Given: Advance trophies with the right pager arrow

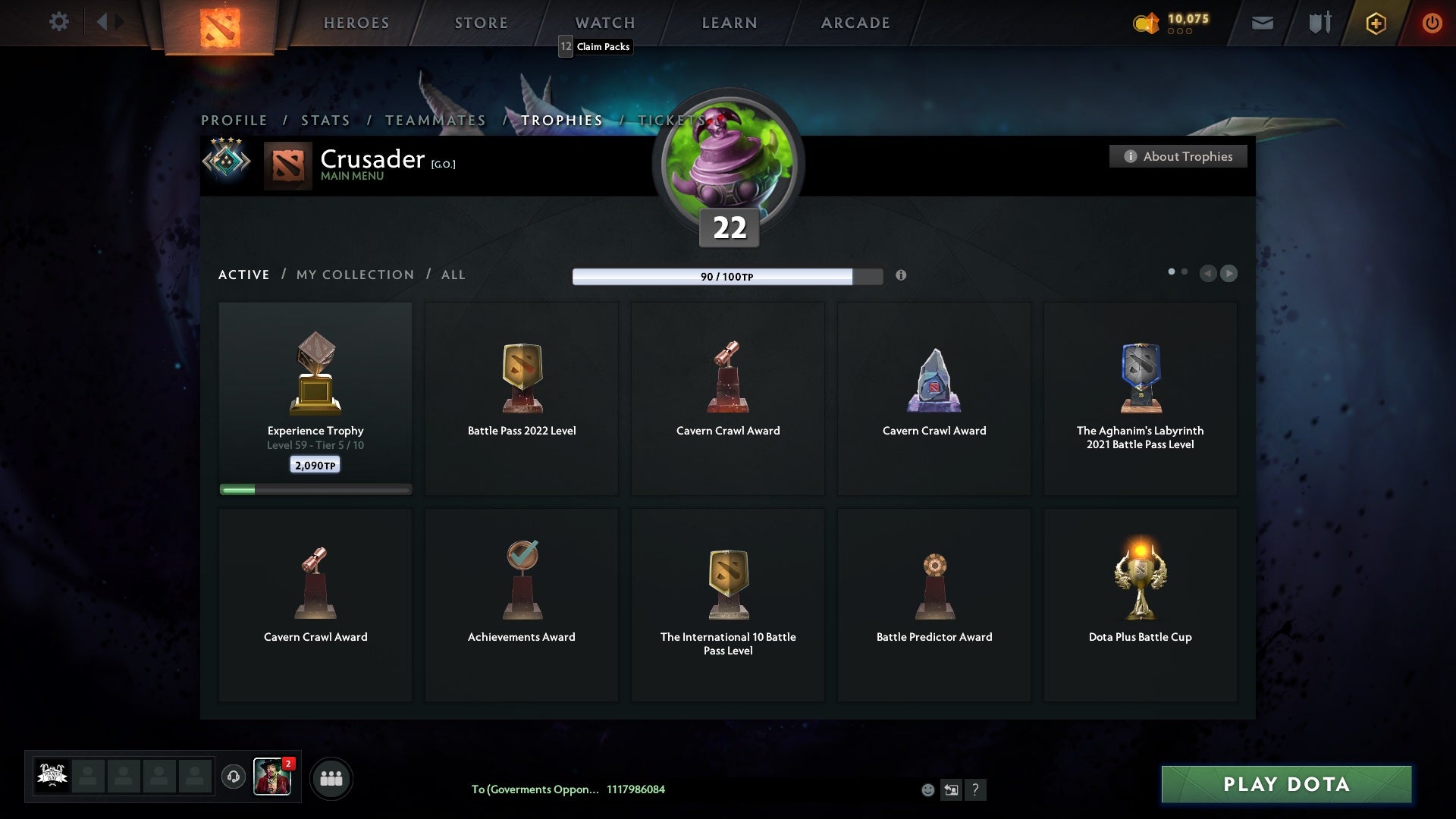Looking at the screenshot, I should click(1229, 274).
